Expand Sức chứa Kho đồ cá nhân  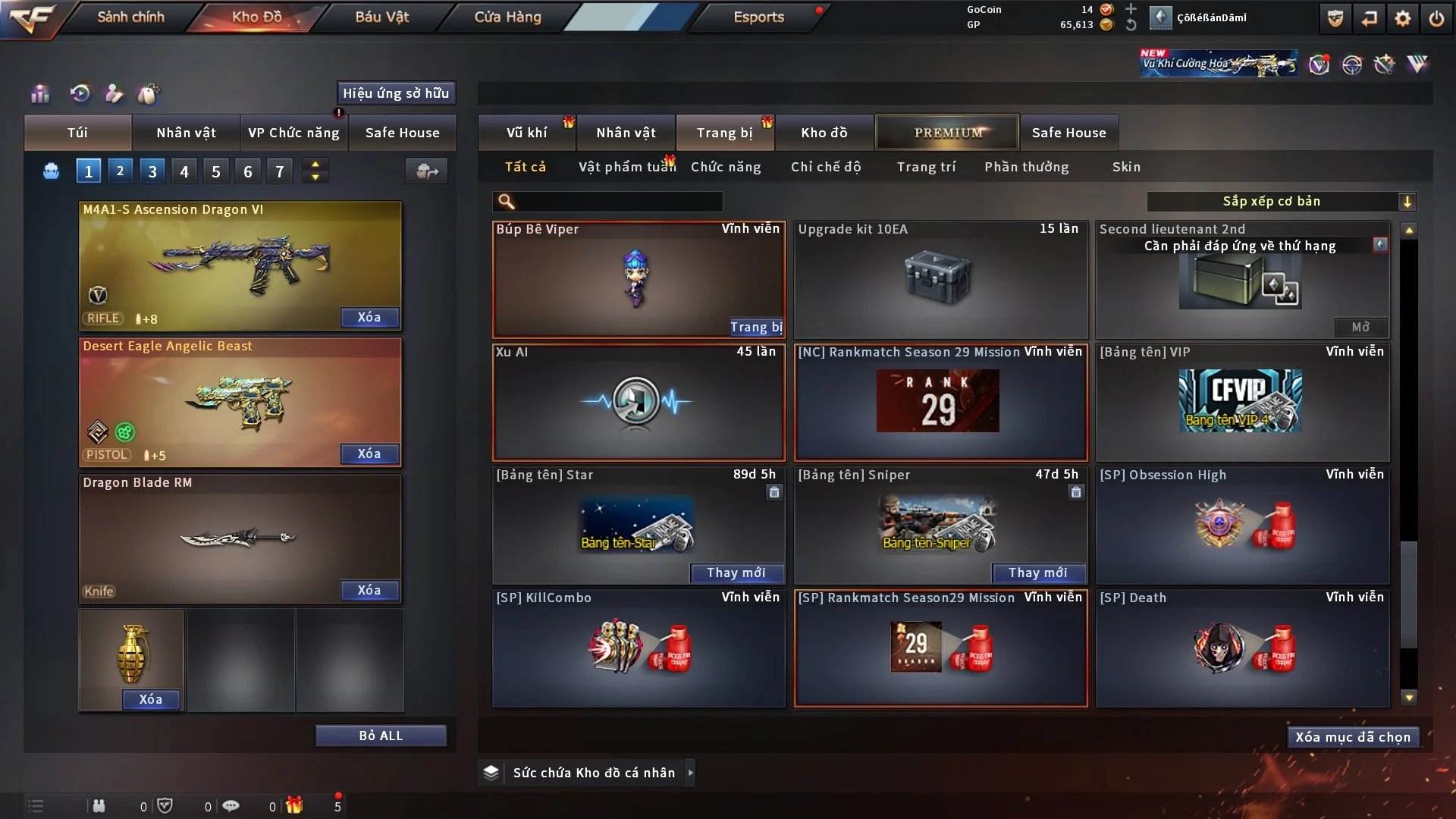point(690,773)
